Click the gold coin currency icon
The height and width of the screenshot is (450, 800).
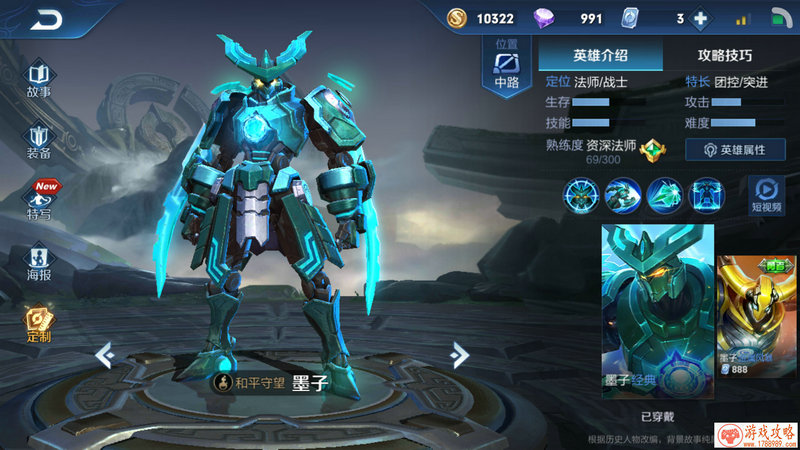click(x=457, y=18)
